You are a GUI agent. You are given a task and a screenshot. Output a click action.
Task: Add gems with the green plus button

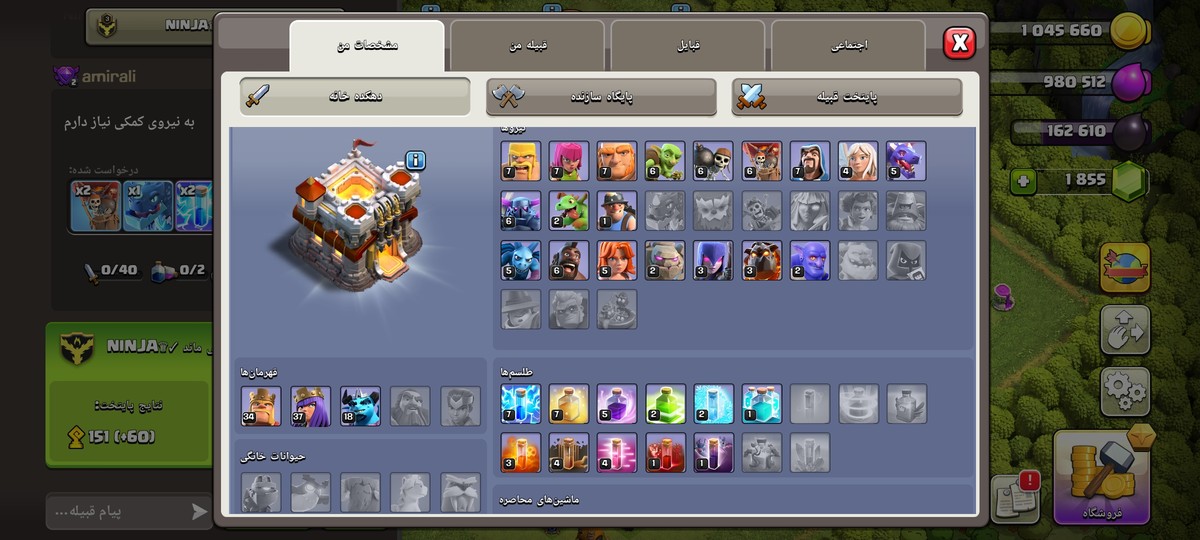pyautogui.click(x=1022, y=182)
